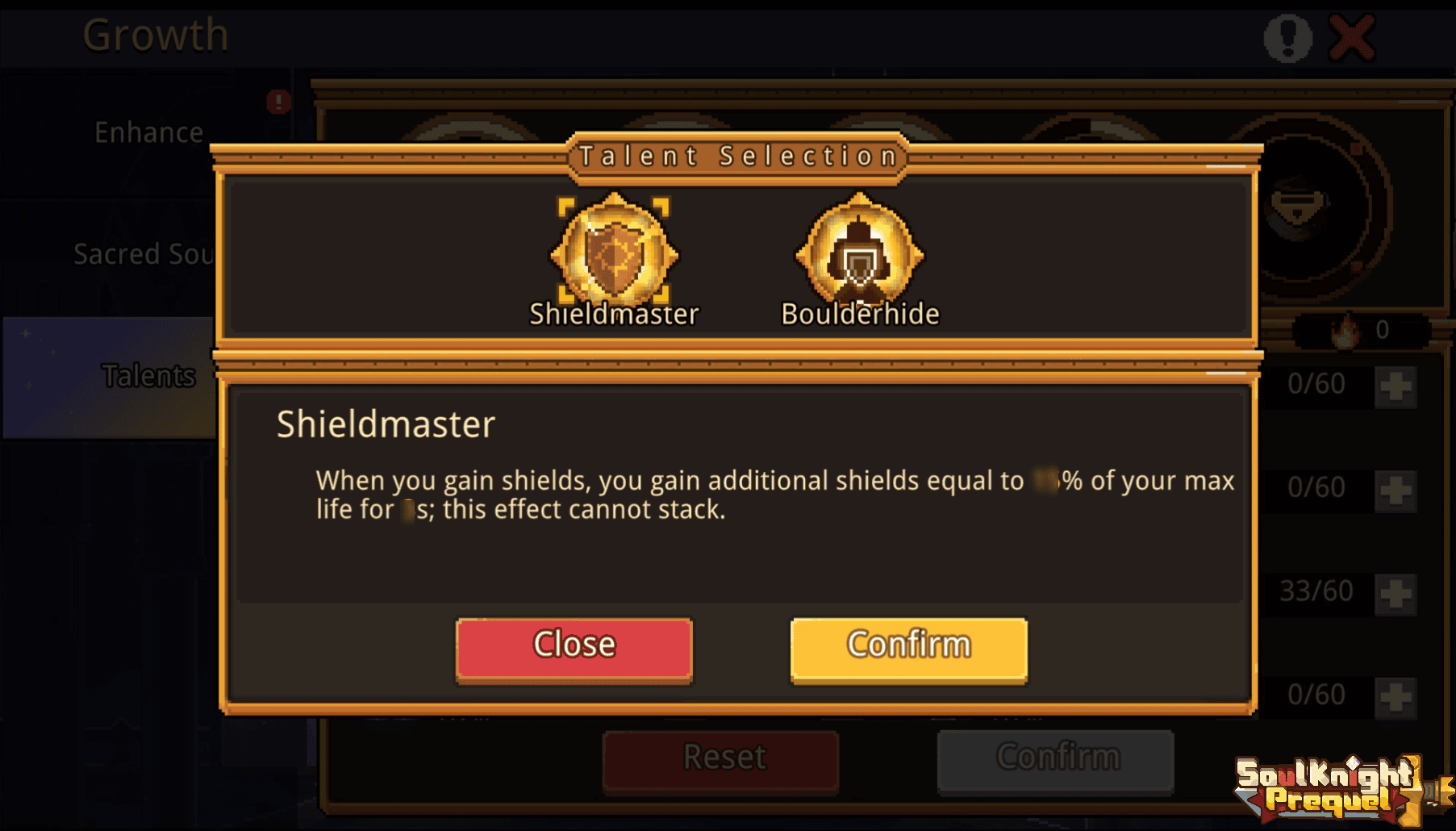
Task: Open the exclamation info button
Action: 1287,37
